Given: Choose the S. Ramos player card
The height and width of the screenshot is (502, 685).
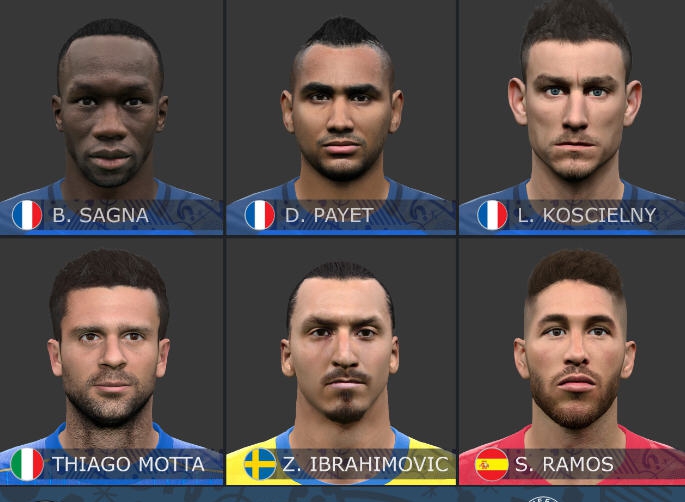Looking at the screenshot, I should [x=572, y=360].
